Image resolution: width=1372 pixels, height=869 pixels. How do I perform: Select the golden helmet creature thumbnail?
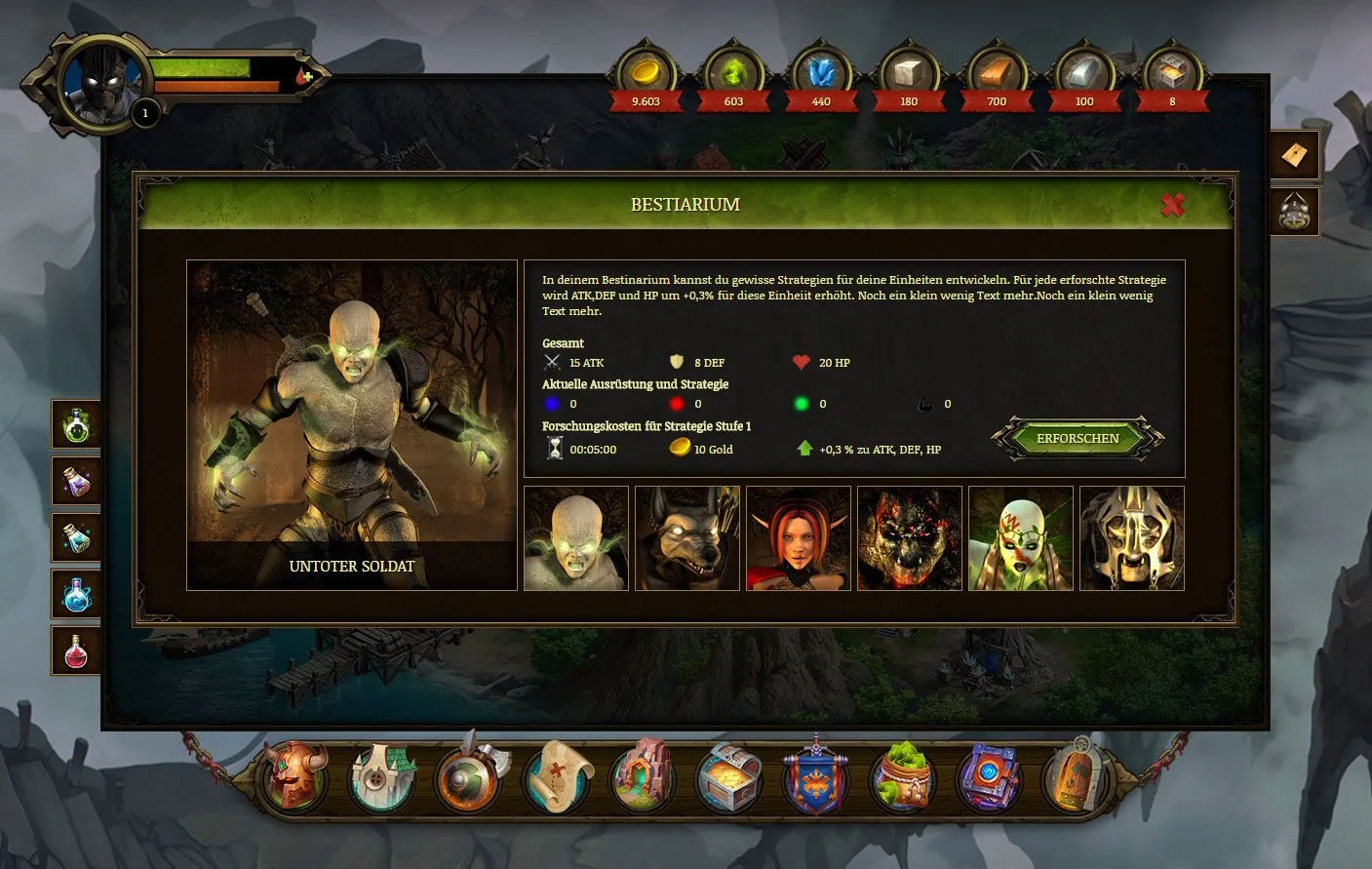click(1131, 537)
